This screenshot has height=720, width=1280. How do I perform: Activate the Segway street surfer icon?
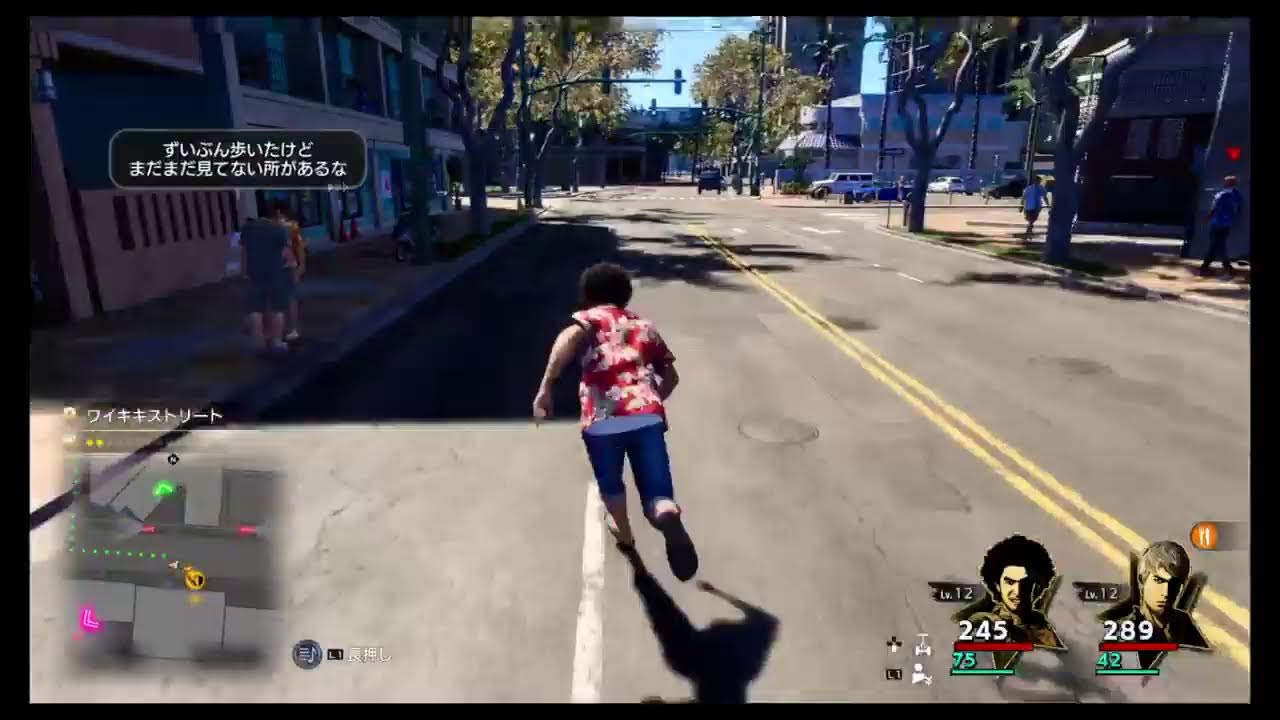click(x=922, y=646)
